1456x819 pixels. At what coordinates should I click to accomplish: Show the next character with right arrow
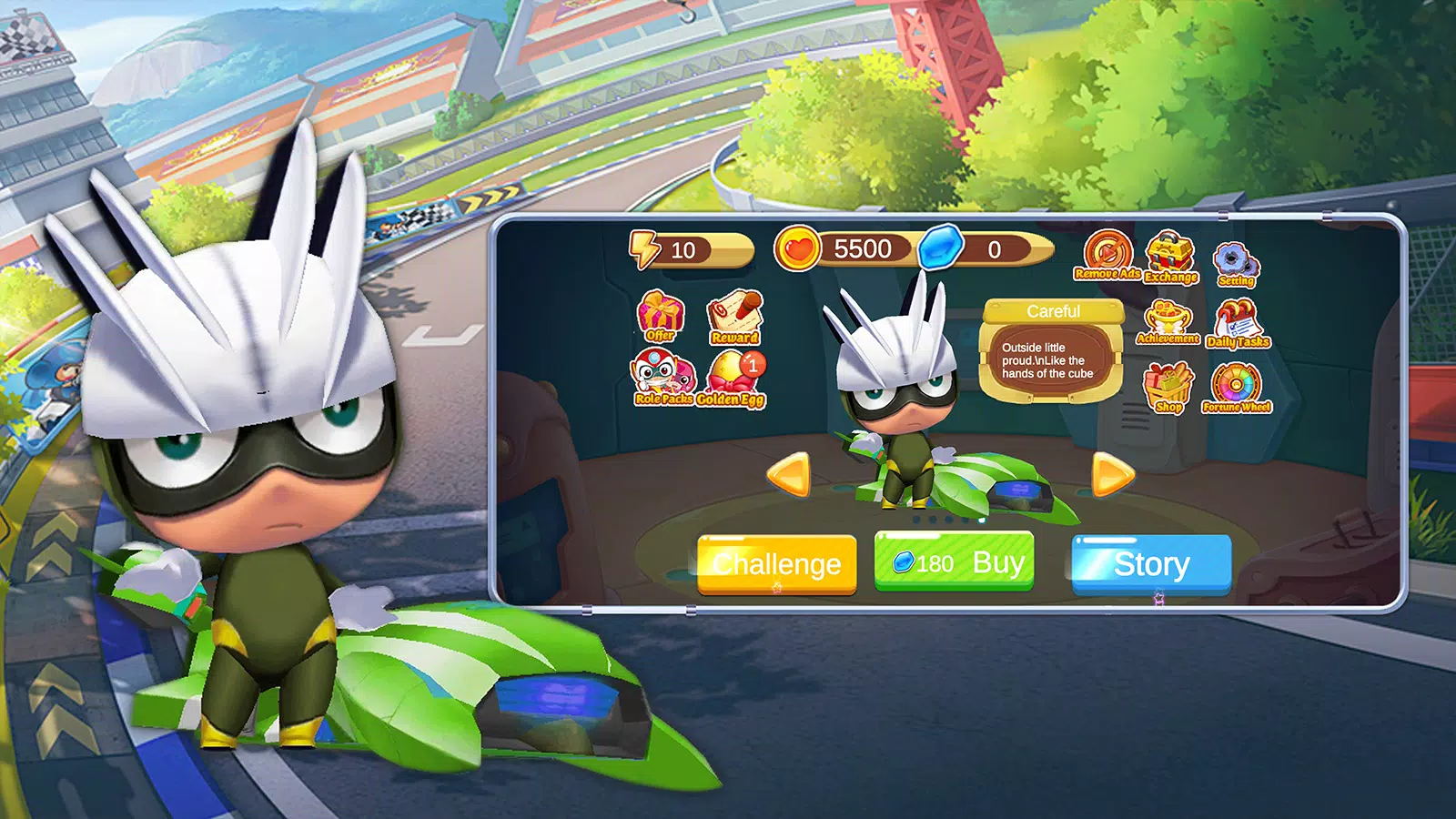click(1112, 474)
